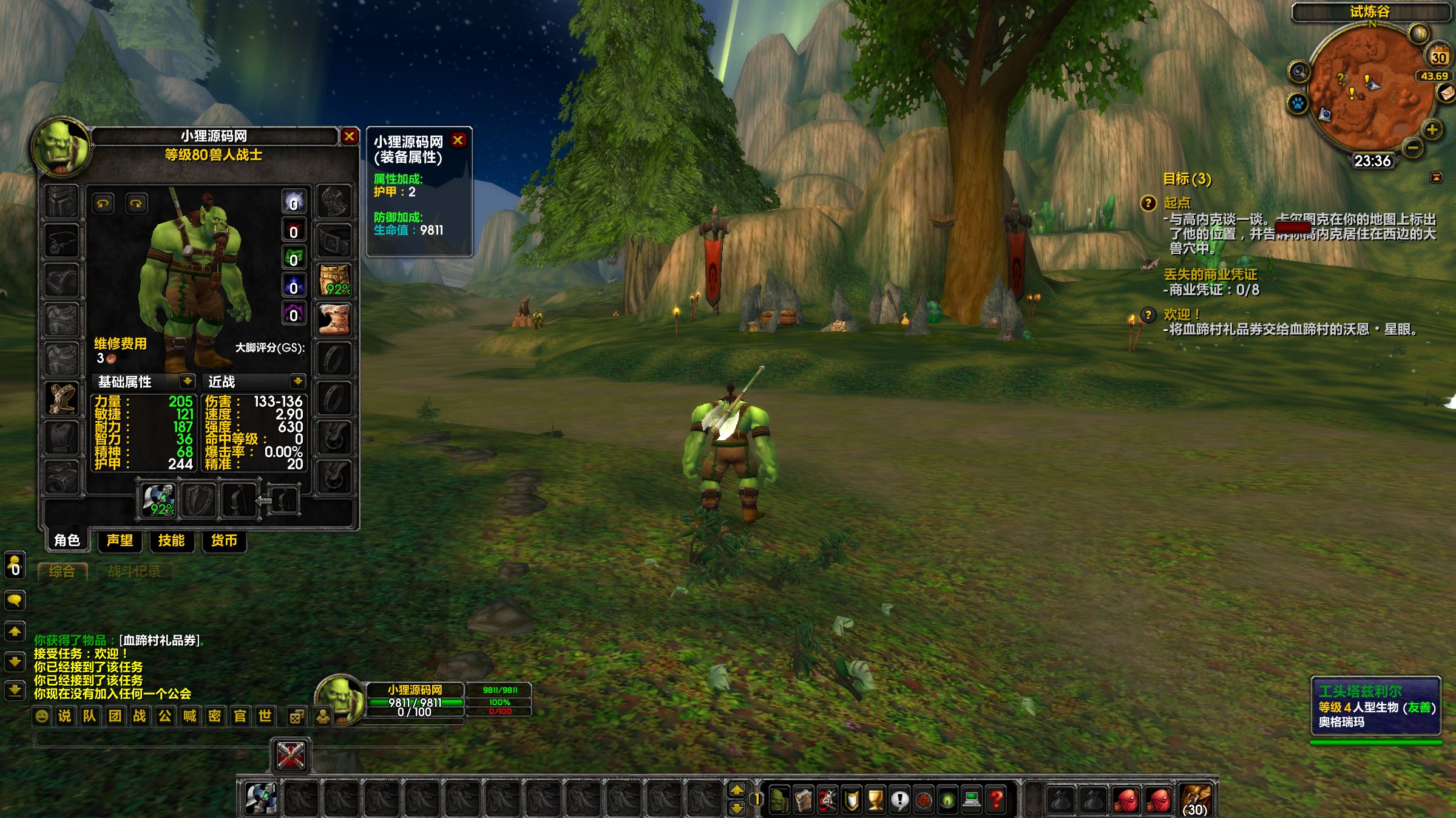Screen dimensions: 1456x818
Task: Close the character sheet window
Action: click(x=349, y=136)
